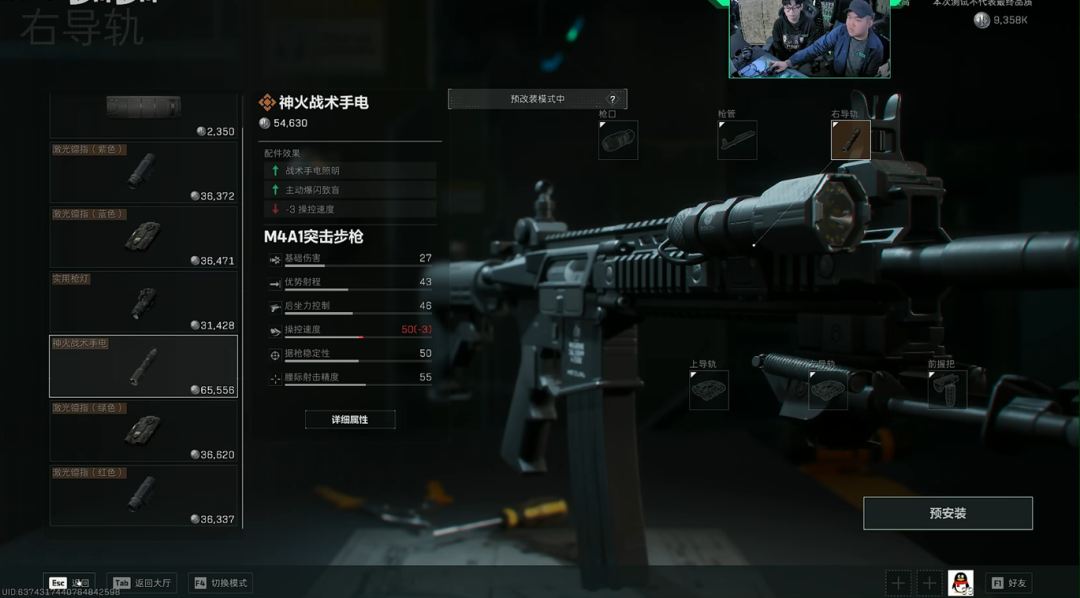Open the 好友 friends list
The width and height of the screenshot is (1080, 598).
point(1008,583)
